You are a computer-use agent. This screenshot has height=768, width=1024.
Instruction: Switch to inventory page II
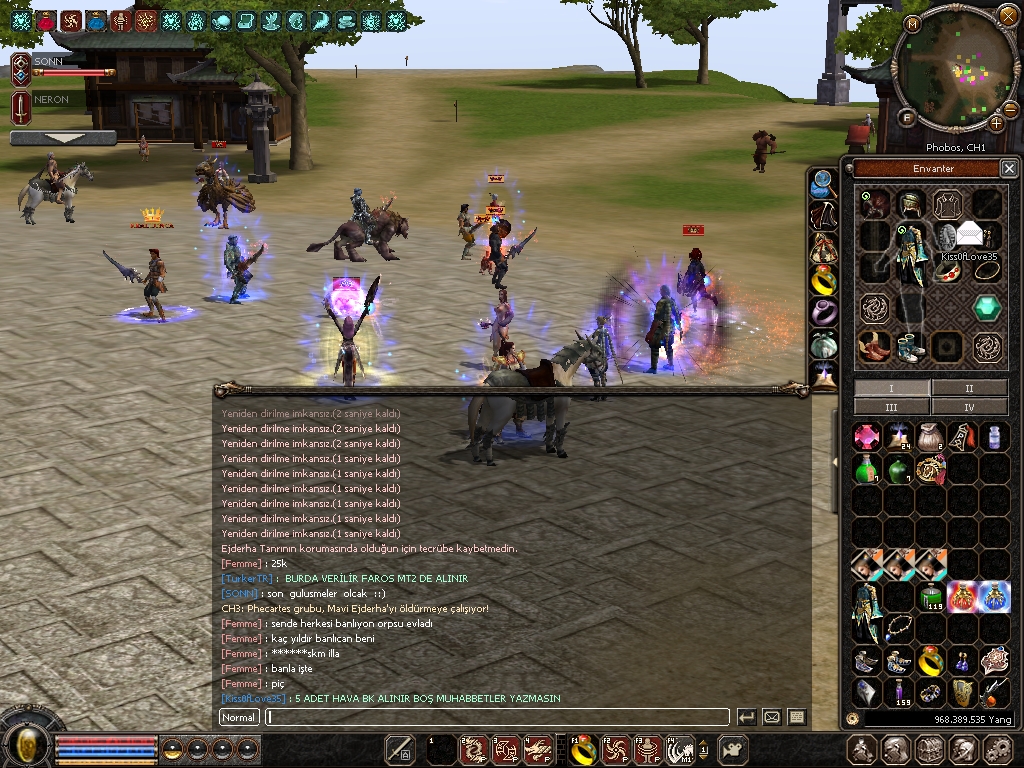968,388
